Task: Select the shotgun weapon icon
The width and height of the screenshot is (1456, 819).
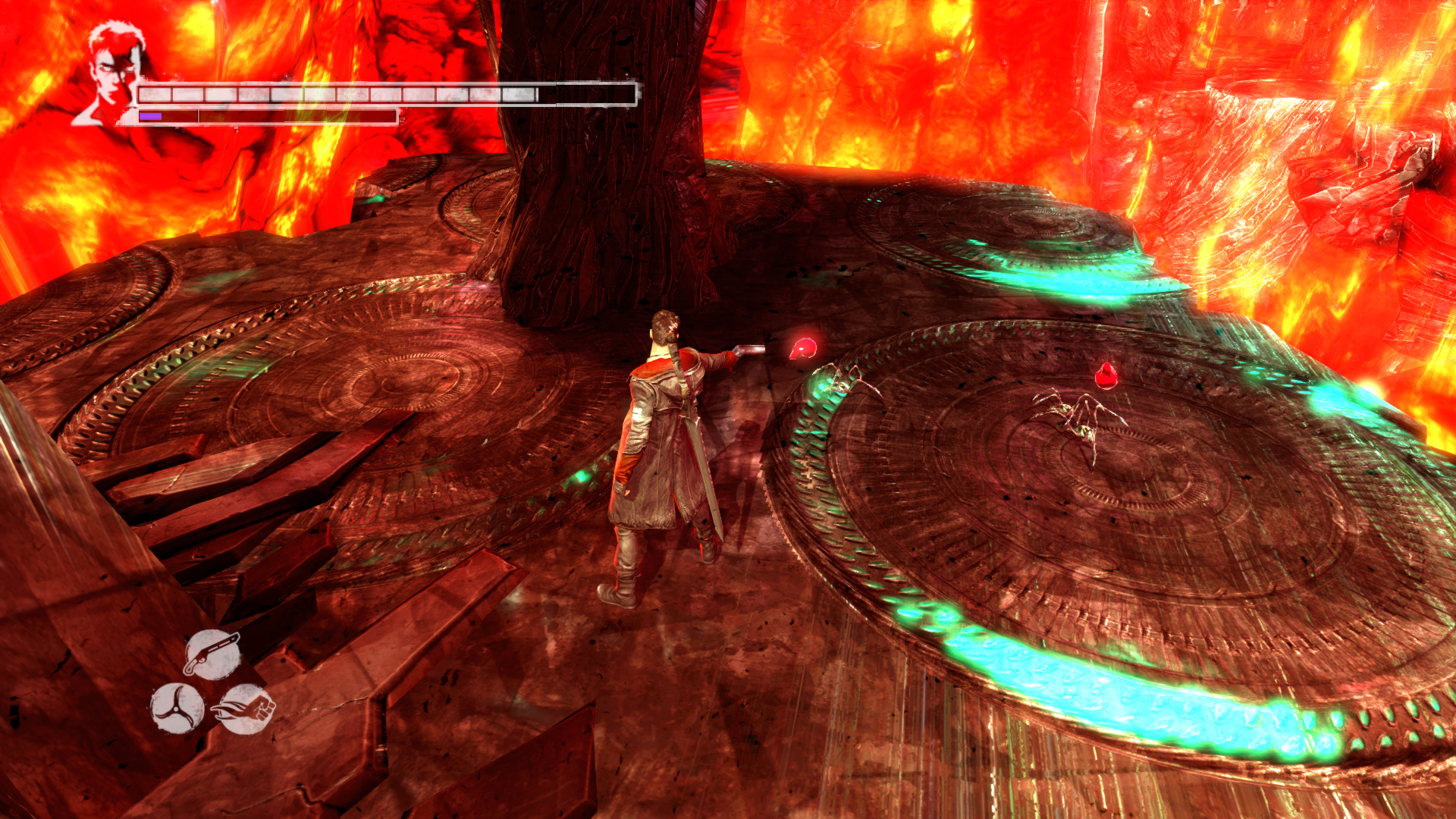Action: [212, 653]
